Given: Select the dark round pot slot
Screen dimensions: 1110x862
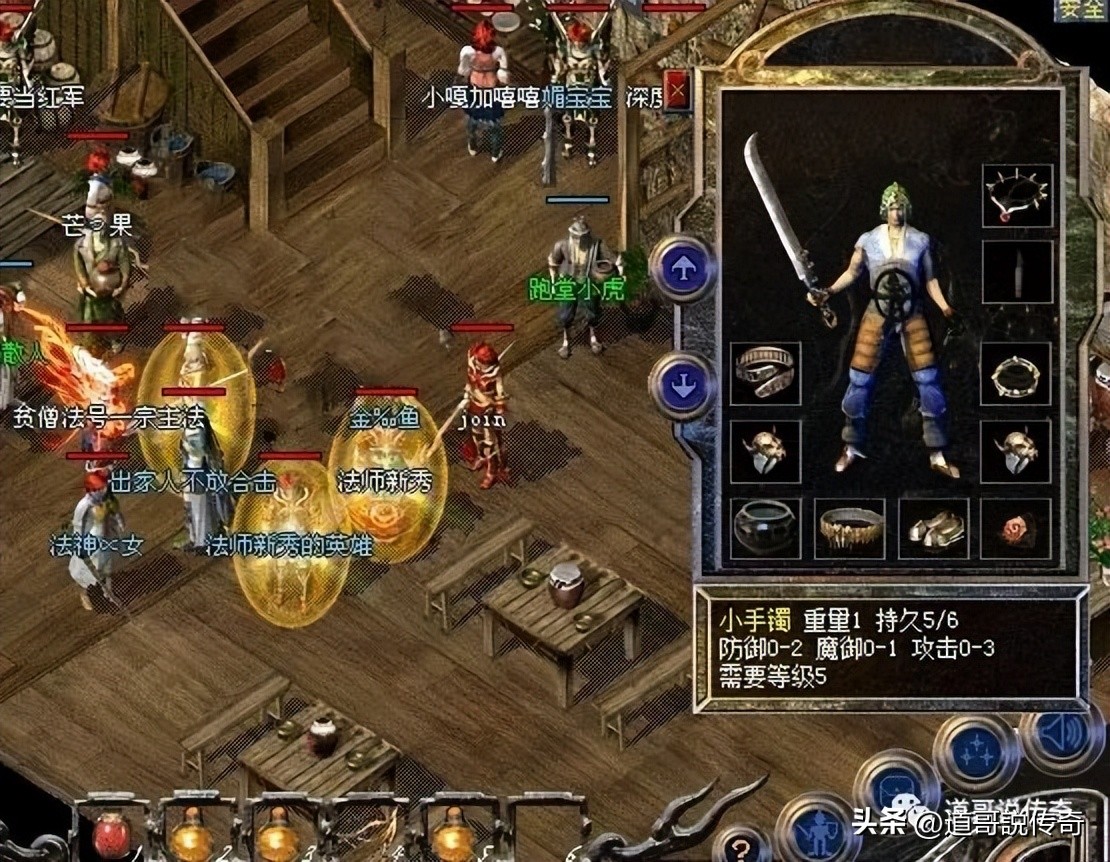Looking at the screenshot, I should point(765,528).
